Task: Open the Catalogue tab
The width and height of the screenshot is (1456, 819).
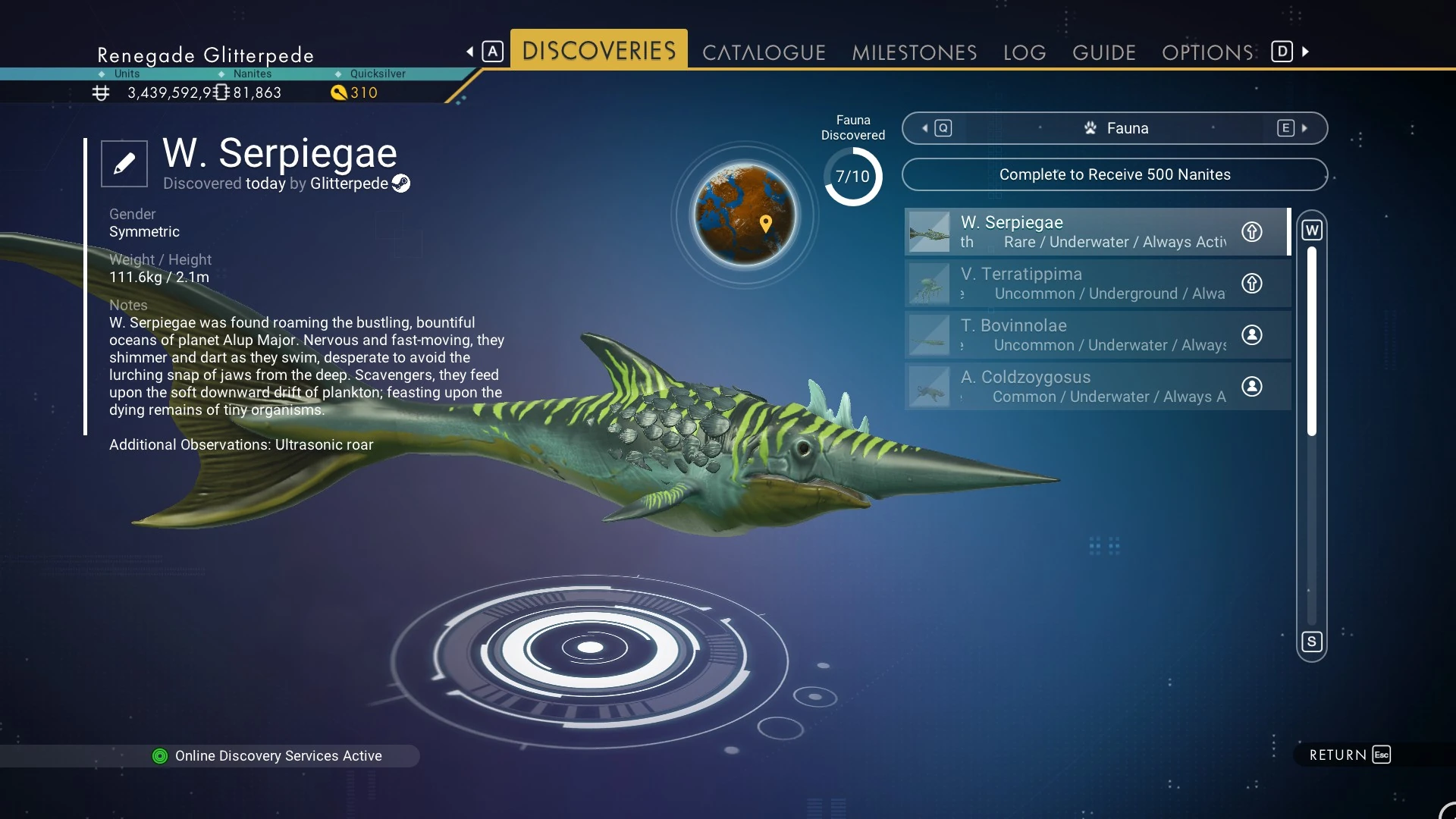Action: pos(764,52)
